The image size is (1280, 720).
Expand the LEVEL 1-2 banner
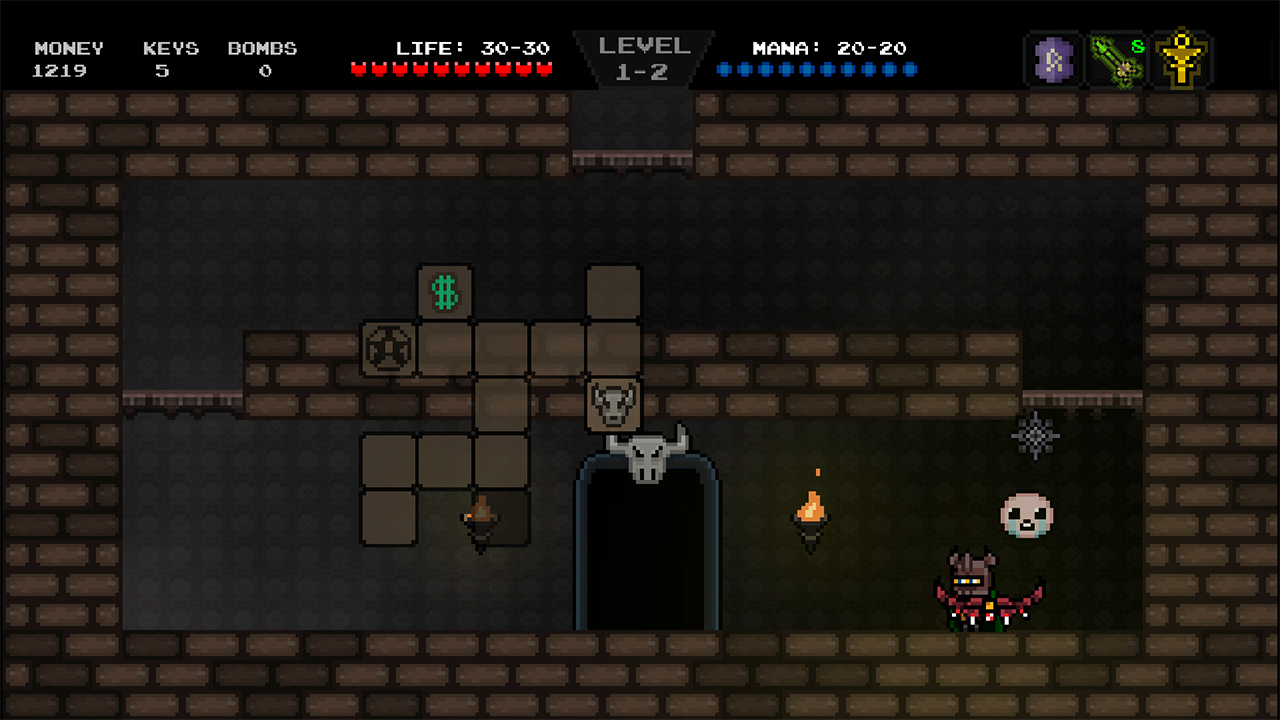click(643, 57)
